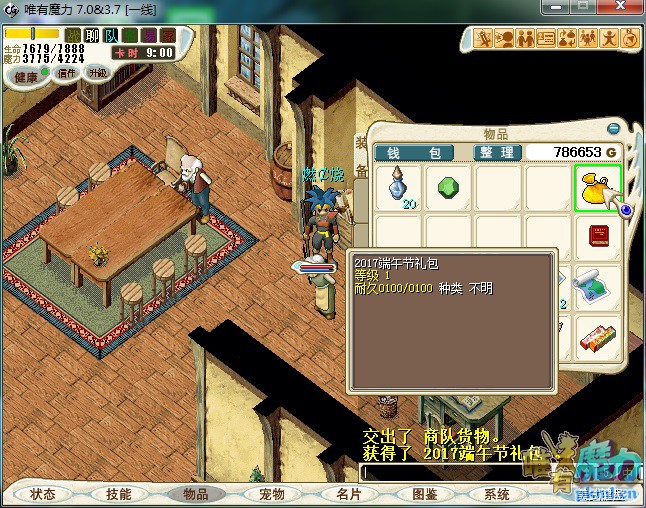This screenshot has width=646, height=508.
Task: Click the 钱包 wallet button
Action: [x=414, y=152]
